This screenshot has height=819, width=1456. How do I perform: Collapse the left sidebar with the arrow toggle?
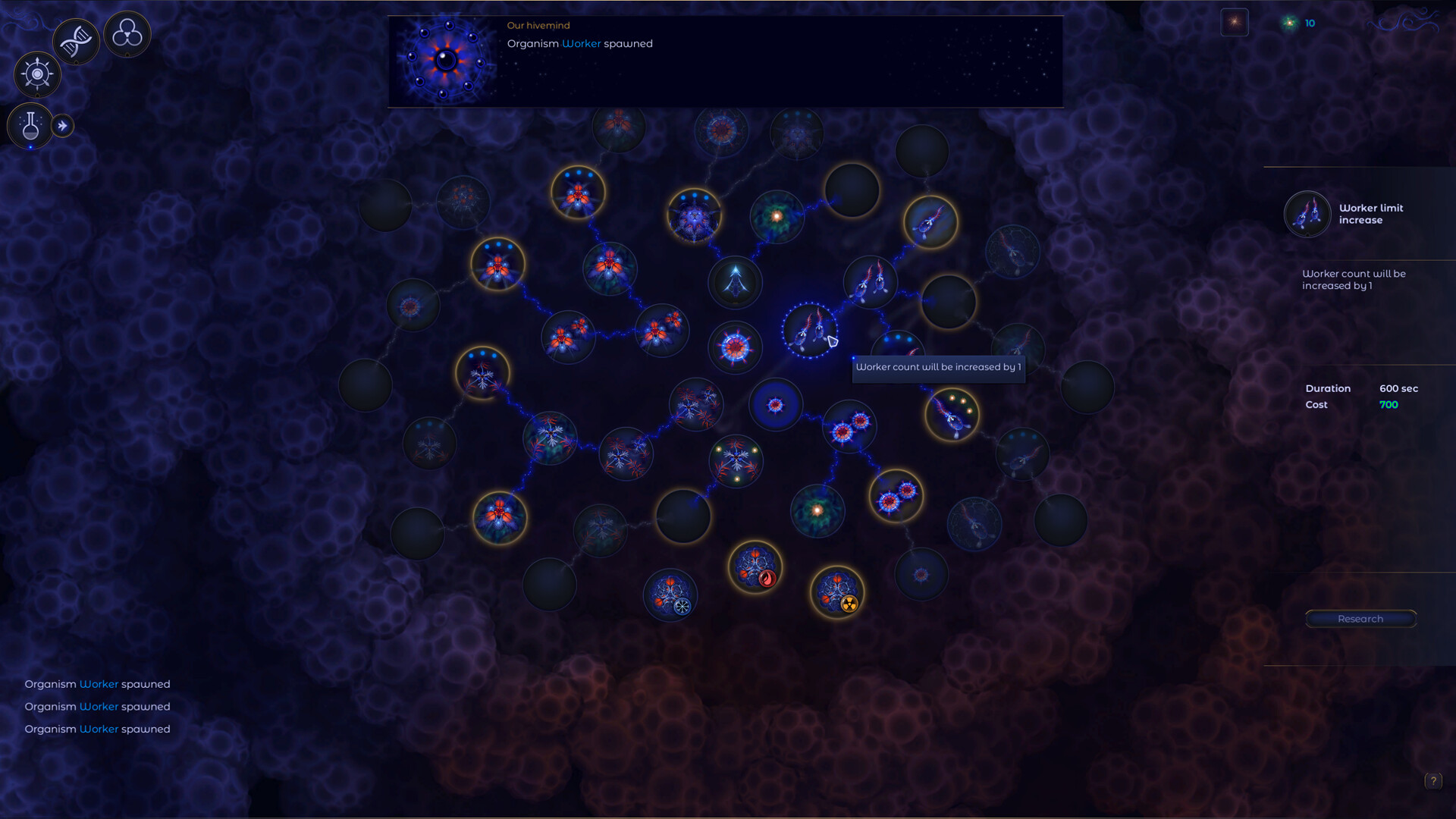tap(61, 124)
